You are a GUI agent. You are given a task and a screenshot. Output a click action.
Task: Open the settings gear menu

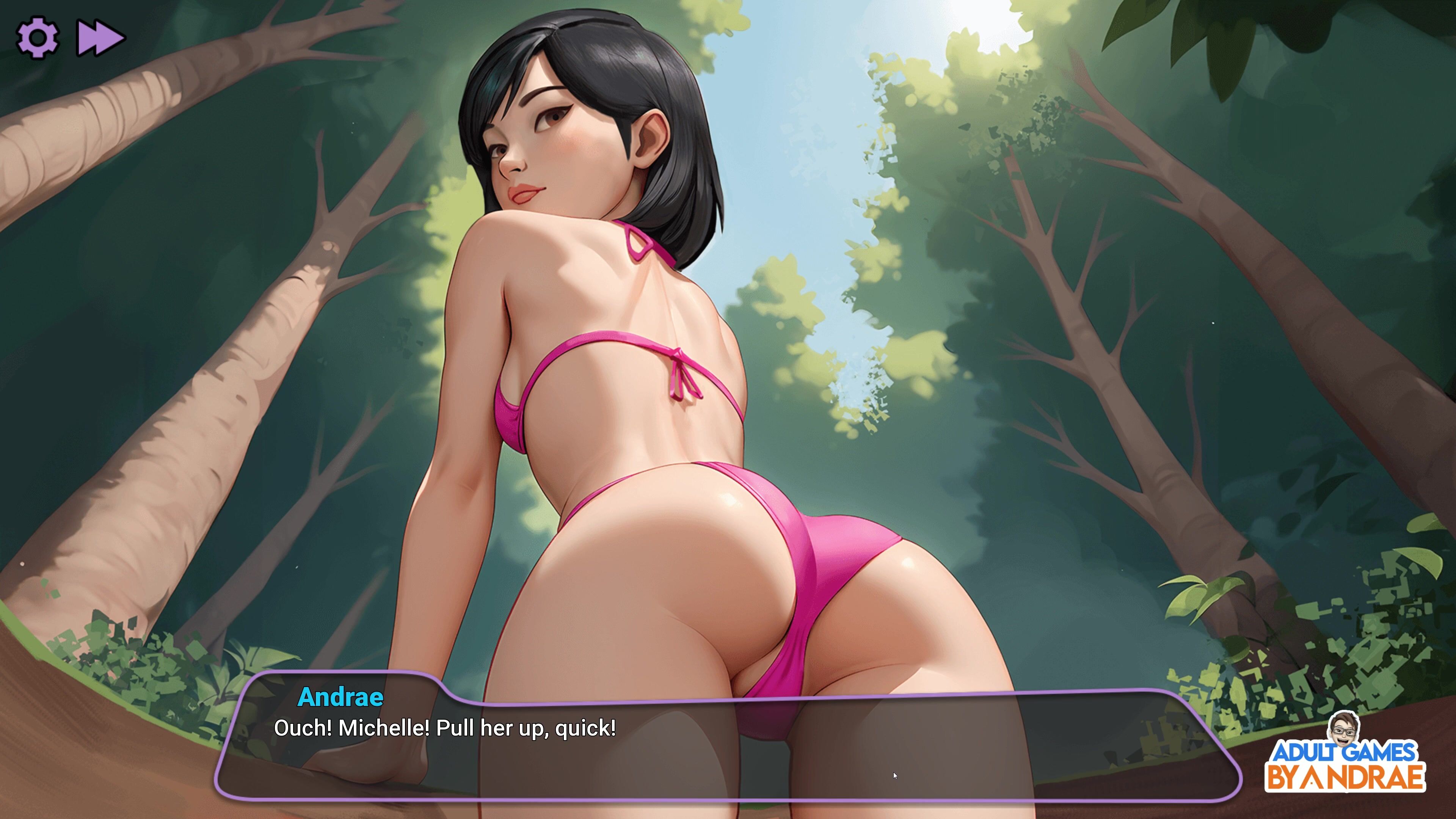pos(37,38)
